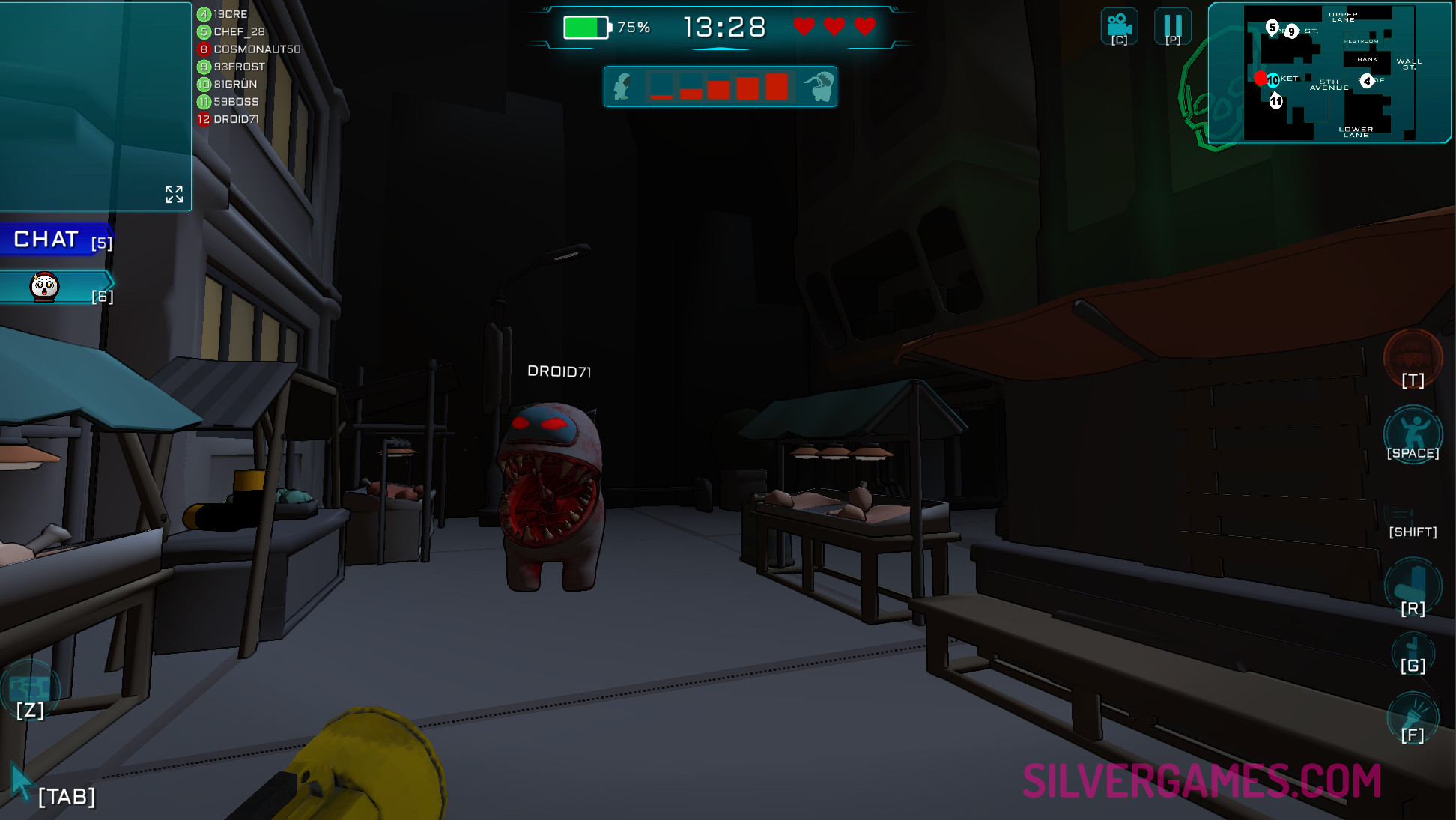Toggle the camera view icon
Image resolution: width=1456 pixels, height=820 pixels.
pyautogui.click(x=1119, y=26)
